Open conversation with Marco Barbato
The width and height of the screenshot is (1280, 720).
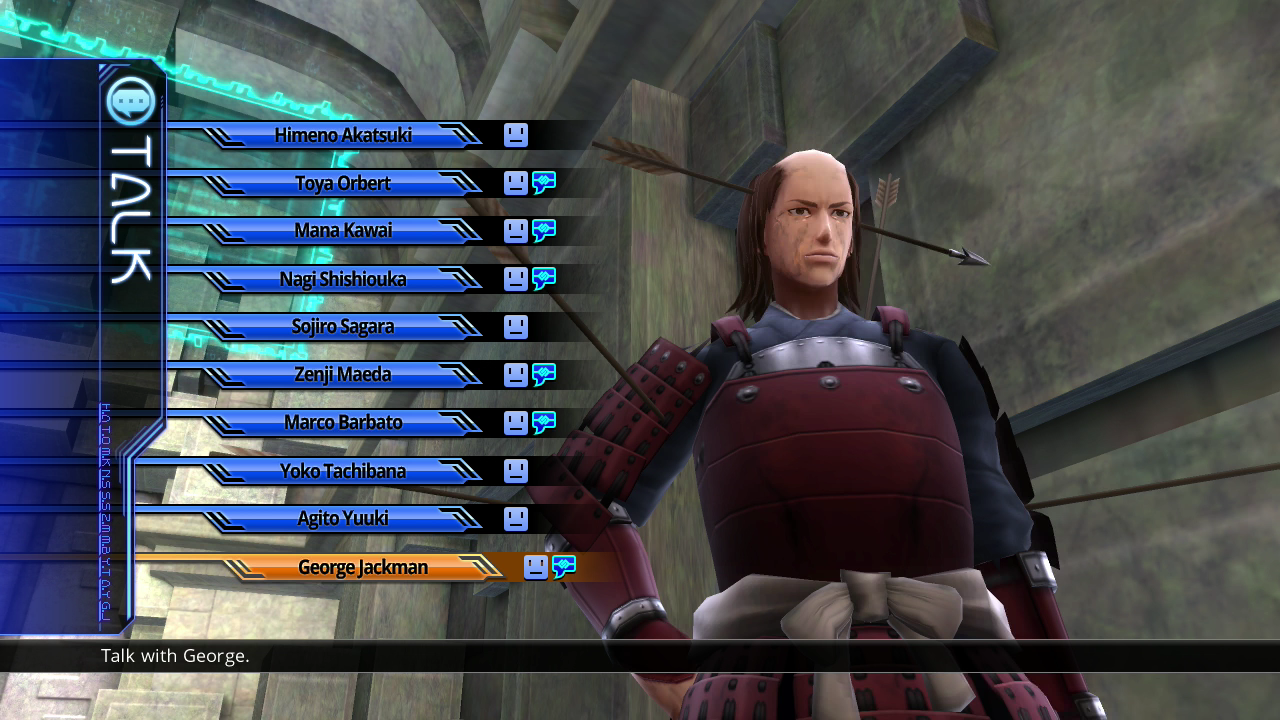(x=343, y=422)
